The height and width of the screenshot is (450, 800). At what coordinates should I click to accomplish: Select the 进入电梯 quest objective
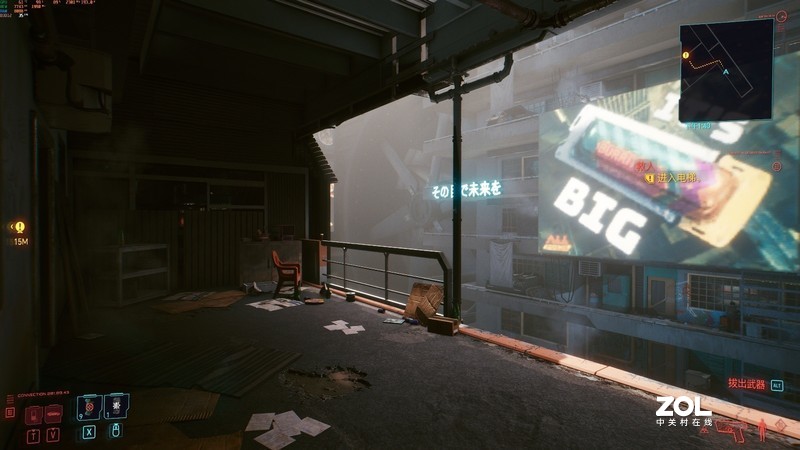point(672,178)
